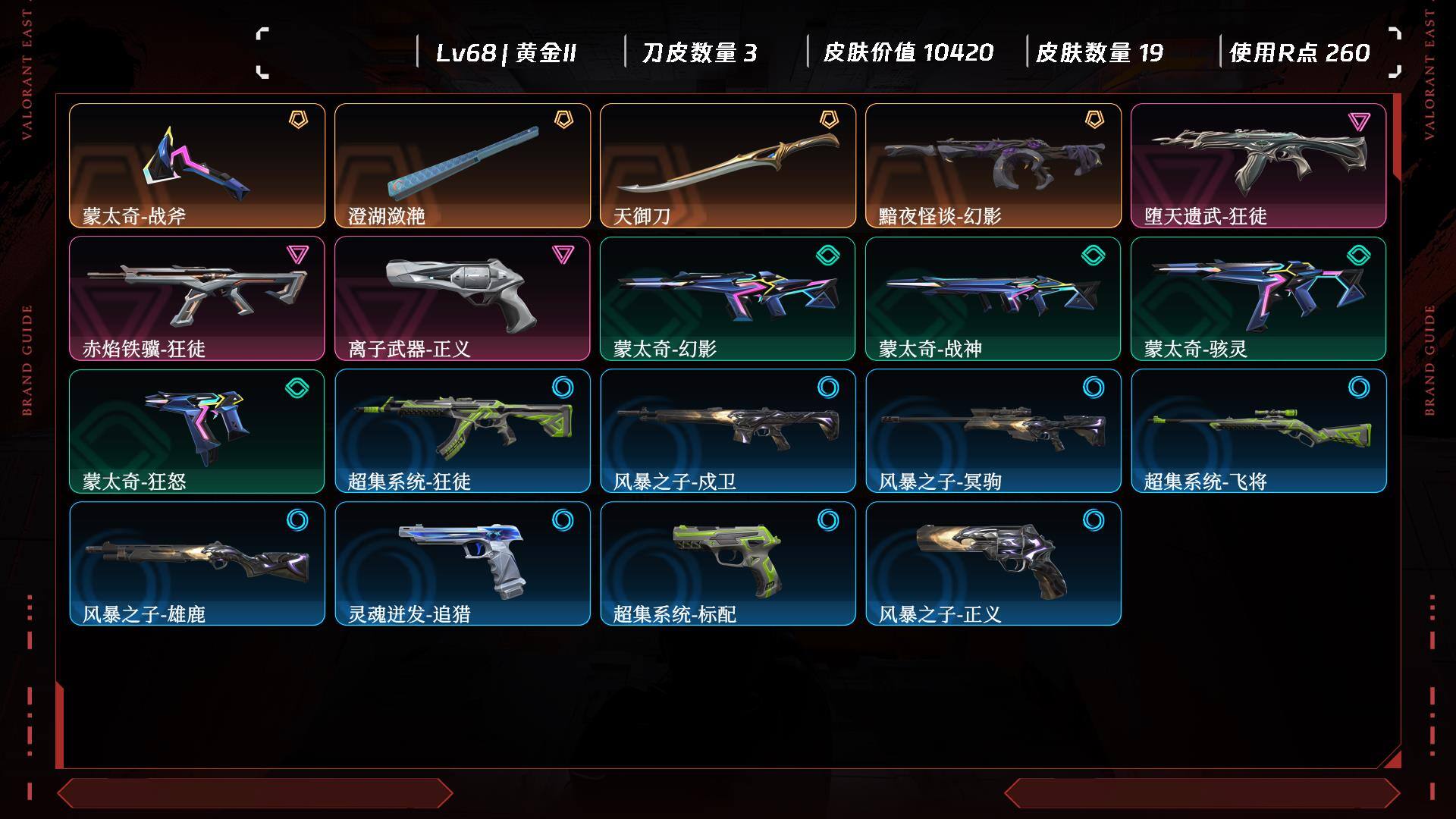Choose the 蒙太奇-狂怒 pistol skin
The image size is (1456, 819).
pos(197,431)
